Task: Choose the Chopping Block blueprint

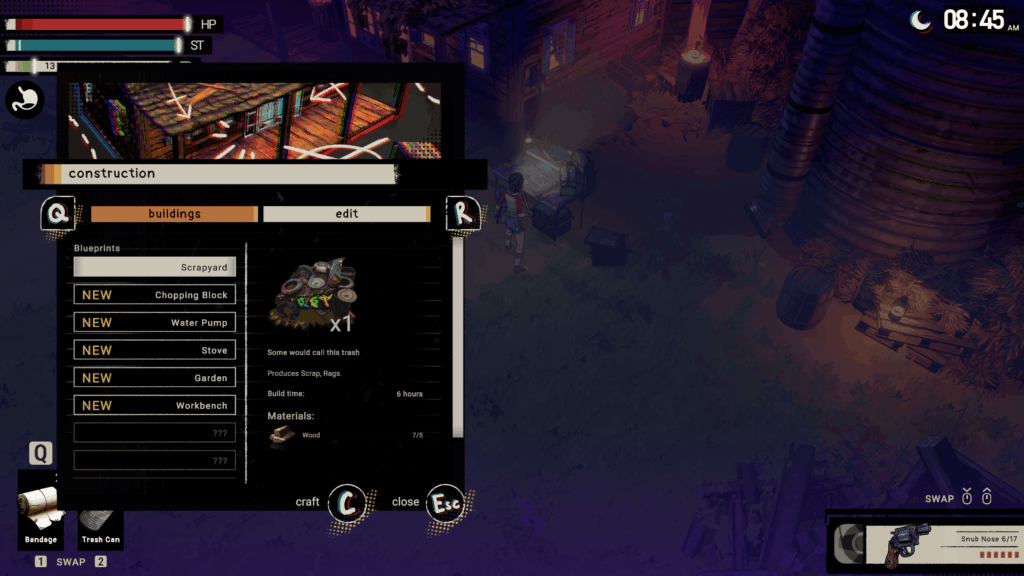Action: [x=155, y=295]
